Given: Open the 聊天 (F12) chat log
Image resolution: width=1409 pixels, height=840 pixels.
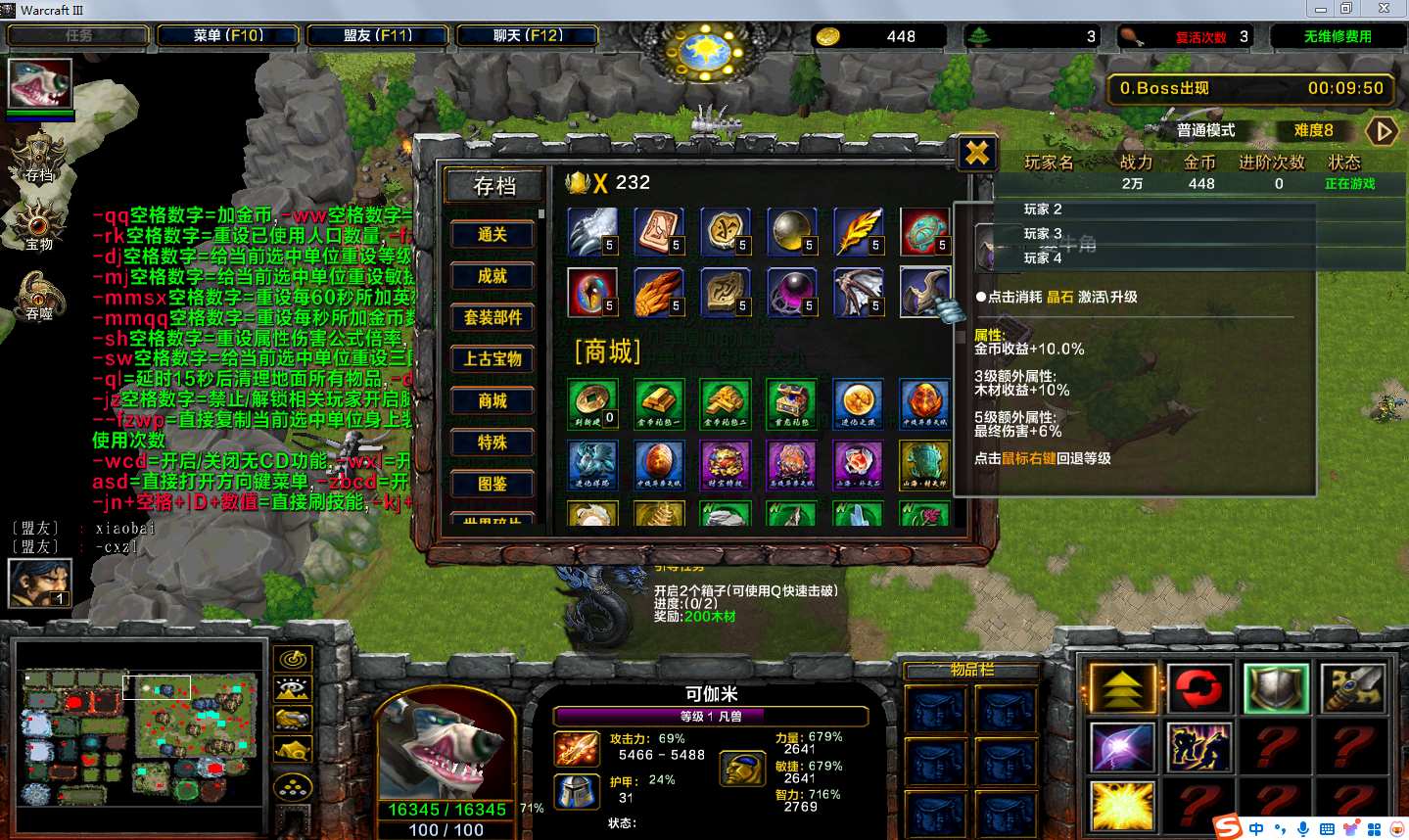Looking at the screenshot, I should tap(528, 36).
